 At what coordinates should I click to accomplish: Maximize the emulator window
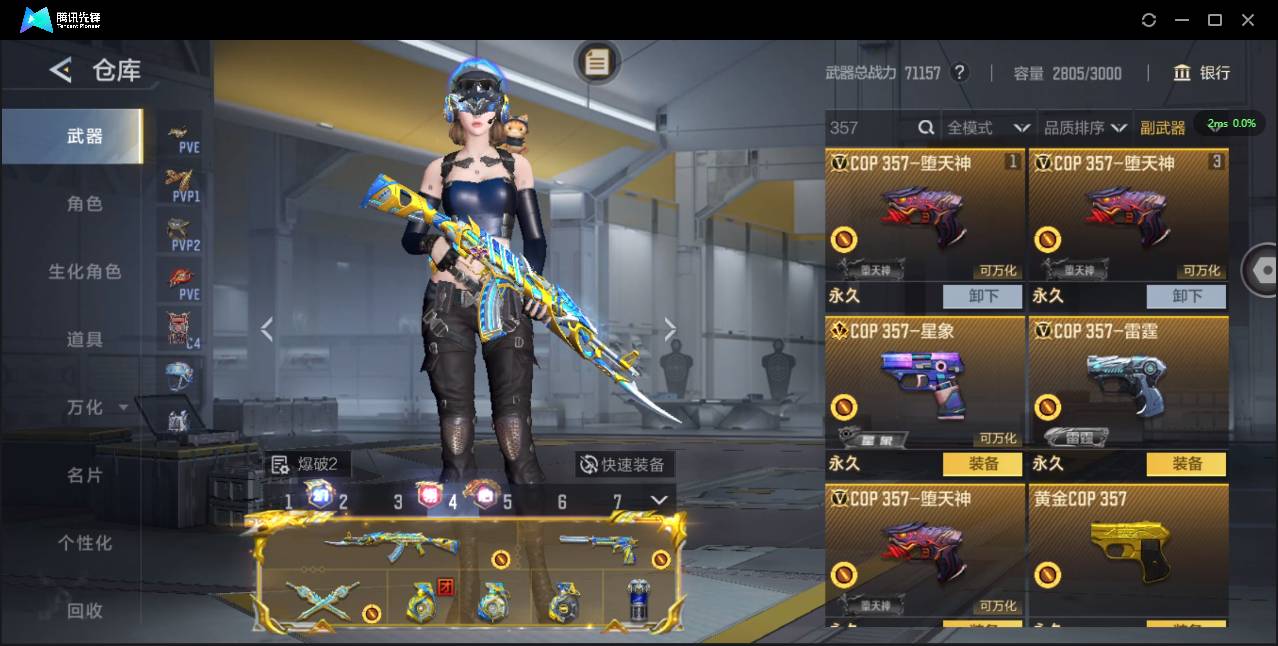(x=1215, y=20)
